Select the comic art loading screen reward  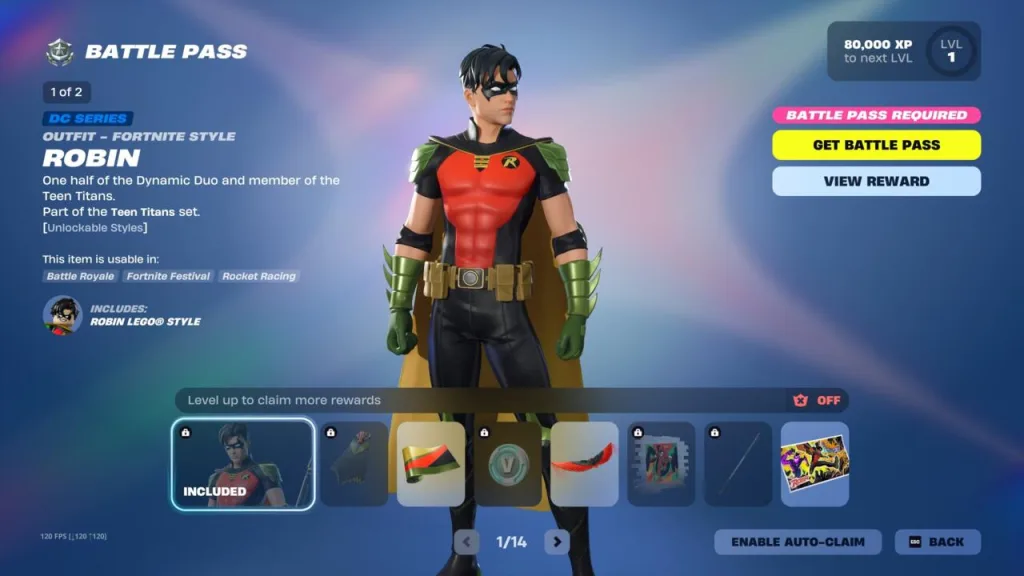pos(814,464)
